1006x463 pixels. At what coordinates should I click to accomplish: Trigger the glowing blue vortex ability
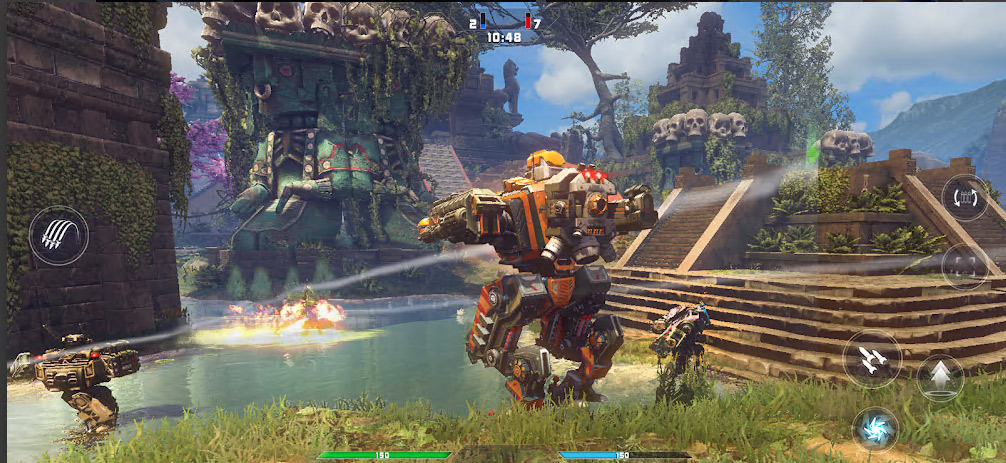coord(875,428)
